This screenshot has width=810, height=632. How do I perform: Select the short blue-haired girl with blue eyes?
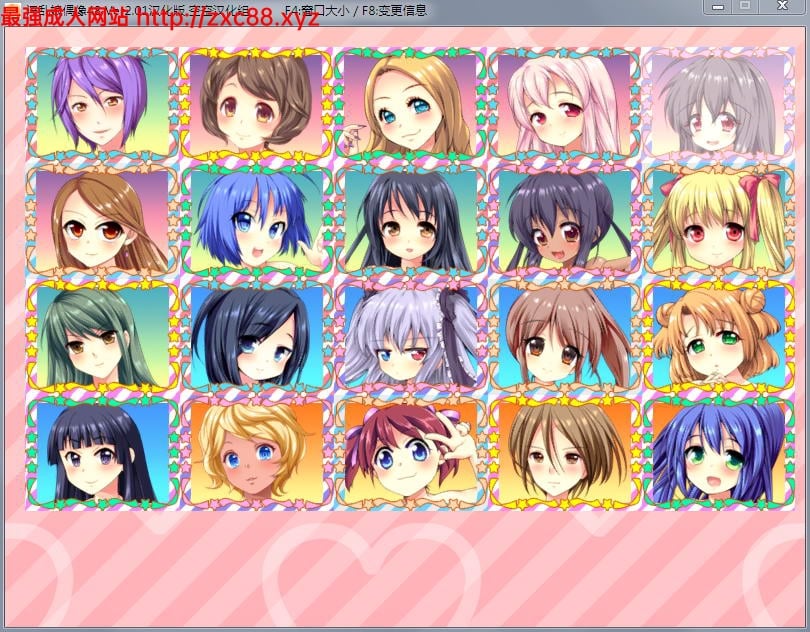point(256,220)
